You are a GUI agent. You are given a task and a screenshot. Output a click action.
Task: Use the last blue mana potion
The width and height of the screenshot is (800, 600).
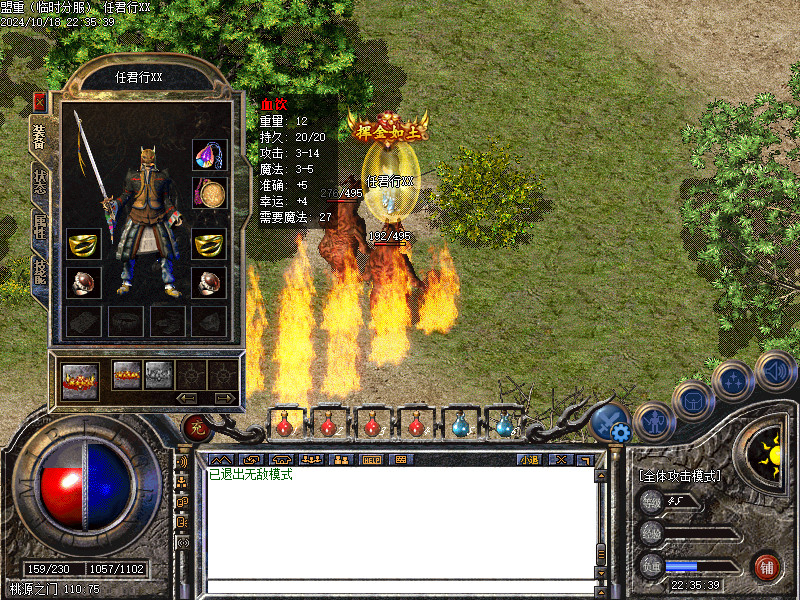(502, 425)
